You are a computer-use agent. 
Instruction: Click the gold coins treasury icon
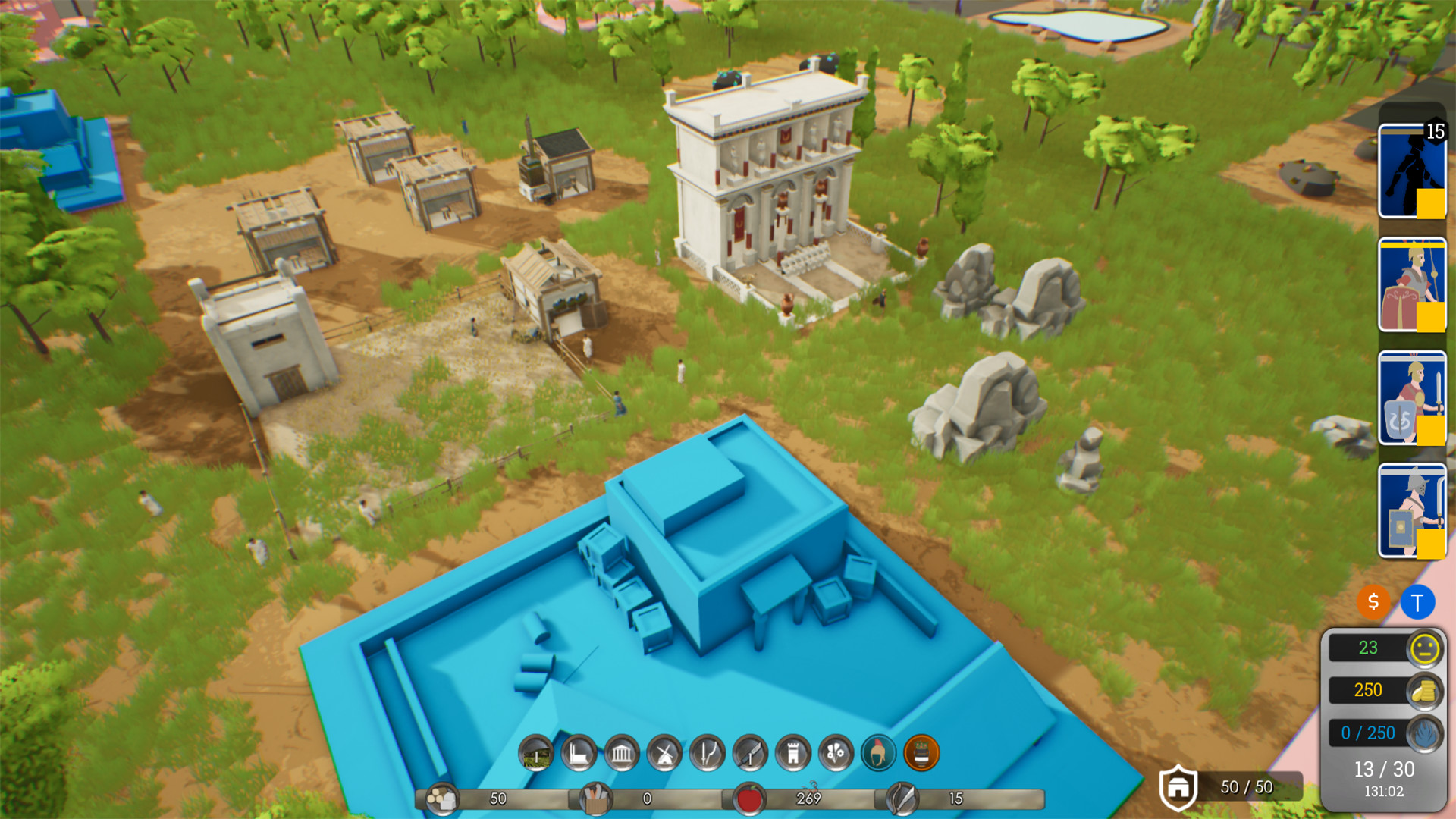click(1424, 691)
